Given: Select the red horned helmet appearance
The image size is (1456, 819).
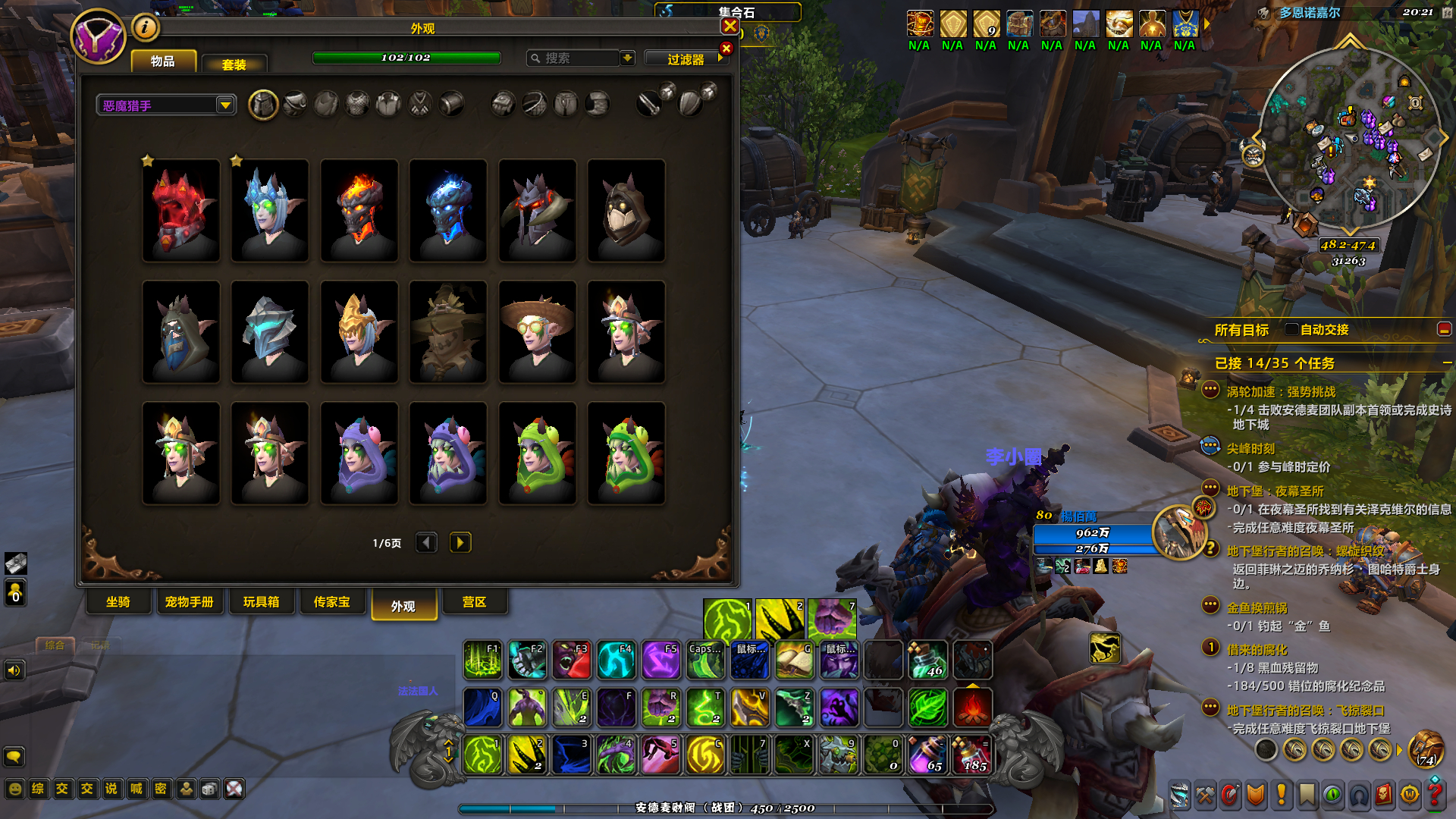Looking at the screenshot, I should click(x=181, y=210).
